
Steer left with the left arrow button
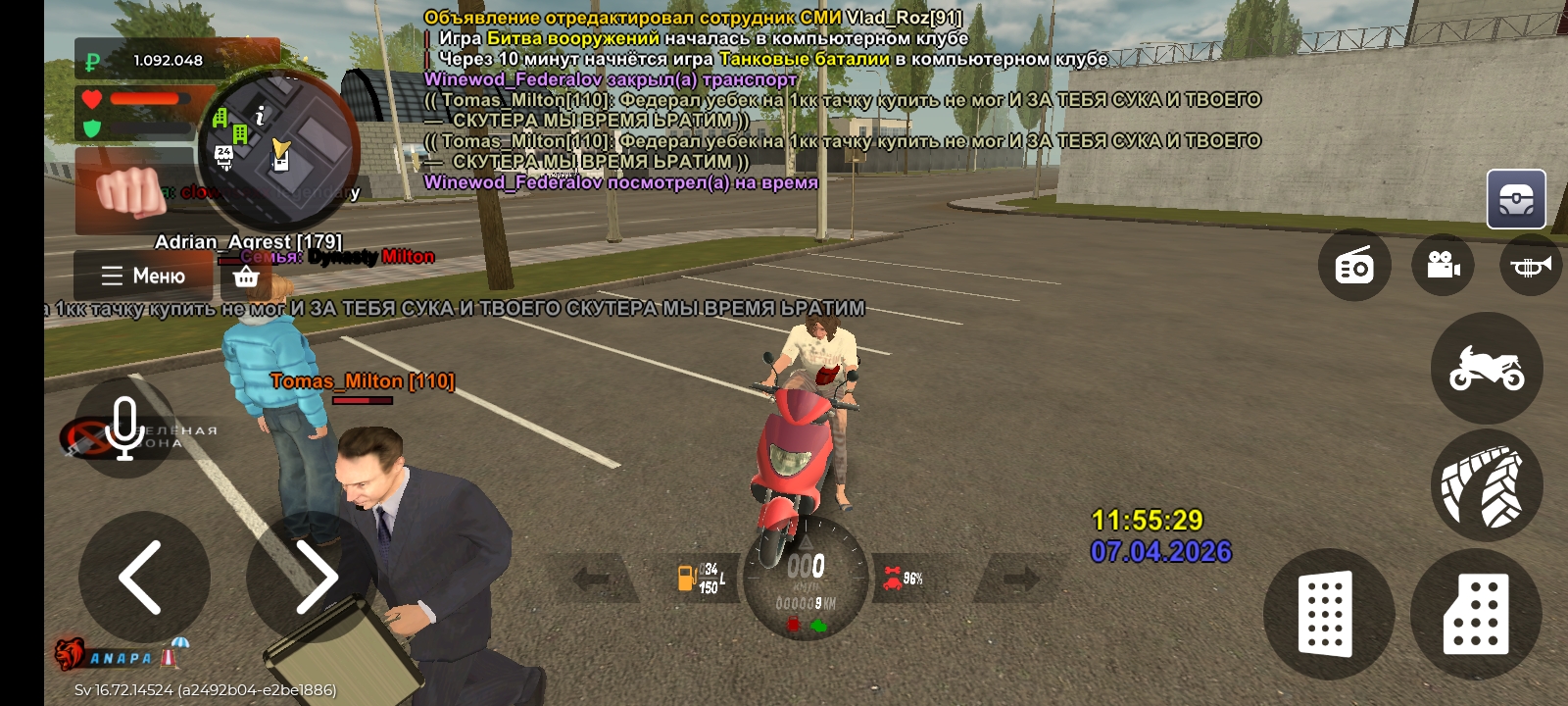pyautogui.click(x=143, y=577)
